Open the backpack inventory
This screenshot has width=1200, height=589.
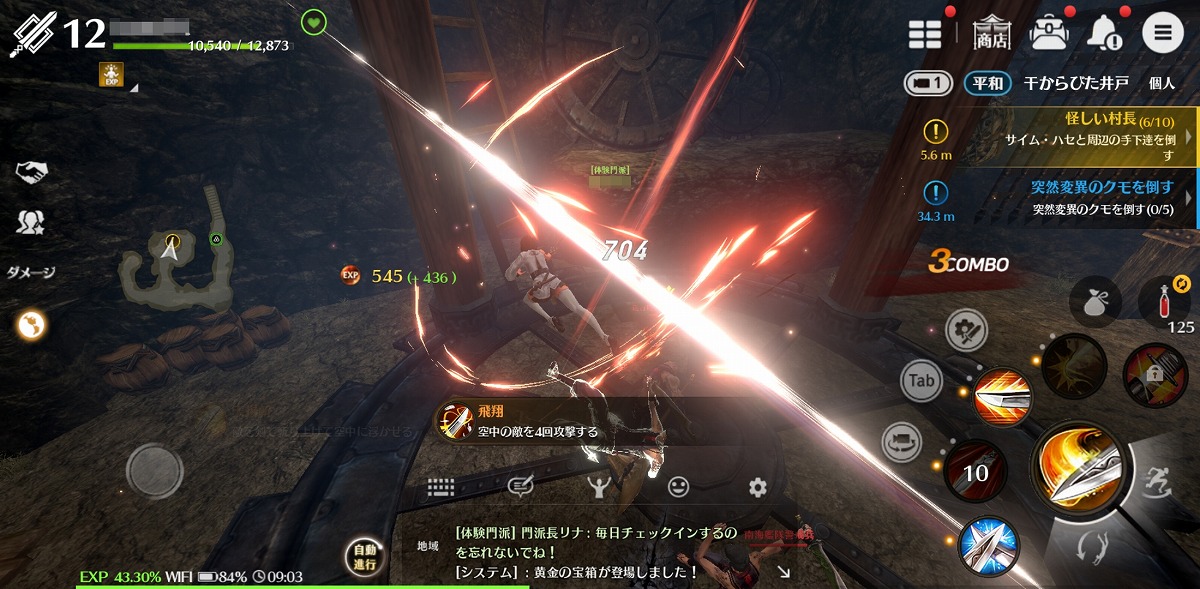[1048, 33]
